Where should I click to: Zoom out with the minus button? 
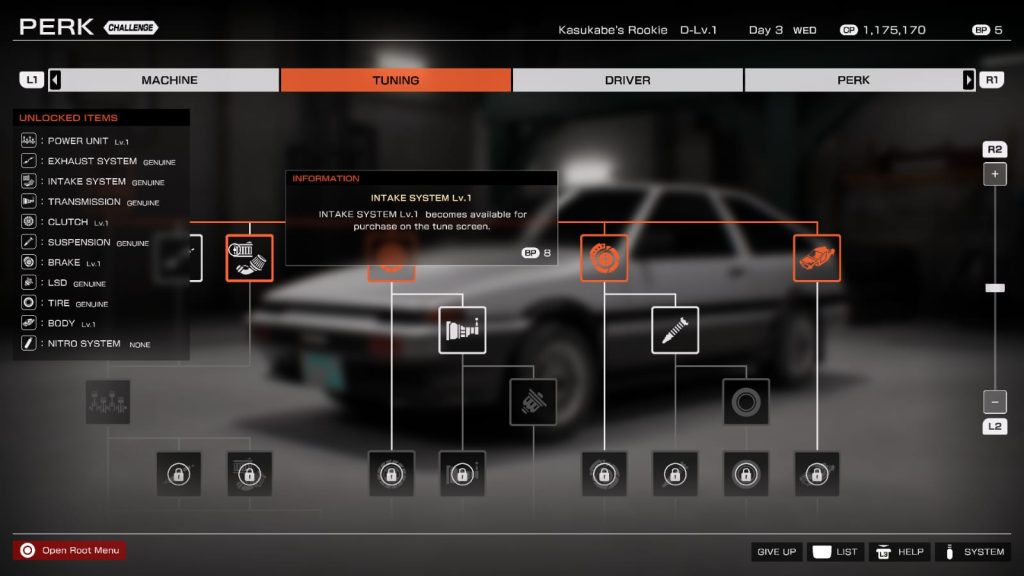click(994, 402)
